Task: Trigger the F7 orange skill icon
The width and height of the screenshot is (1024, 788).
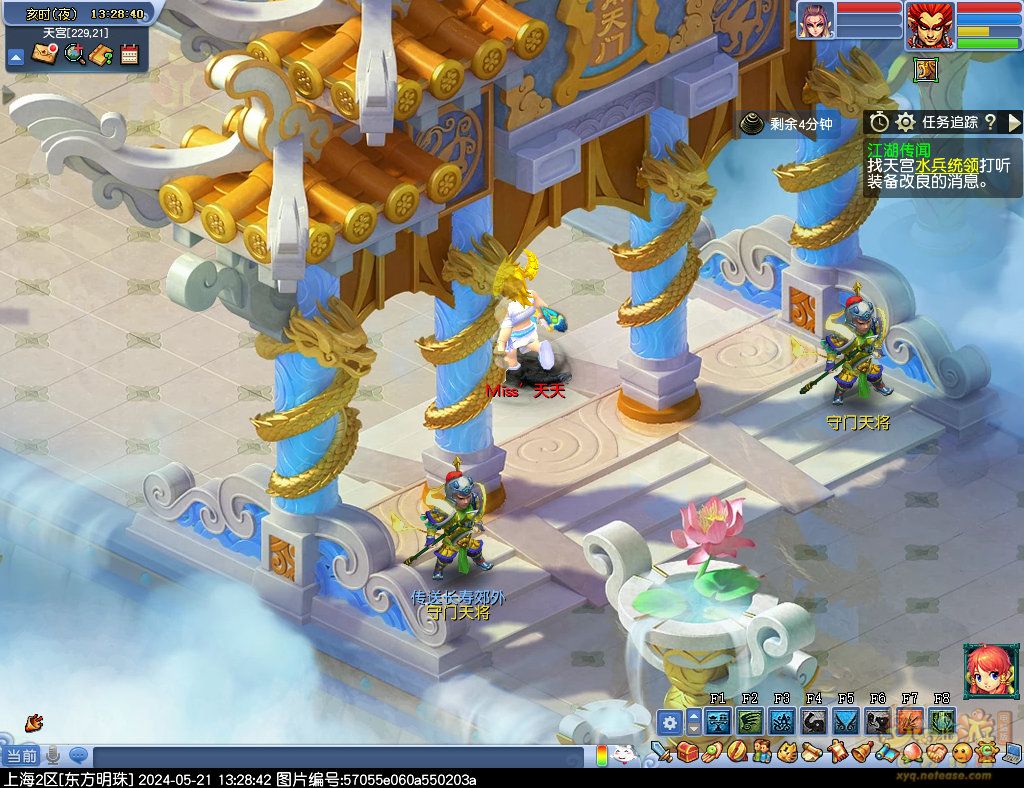Action: (910, 721)
